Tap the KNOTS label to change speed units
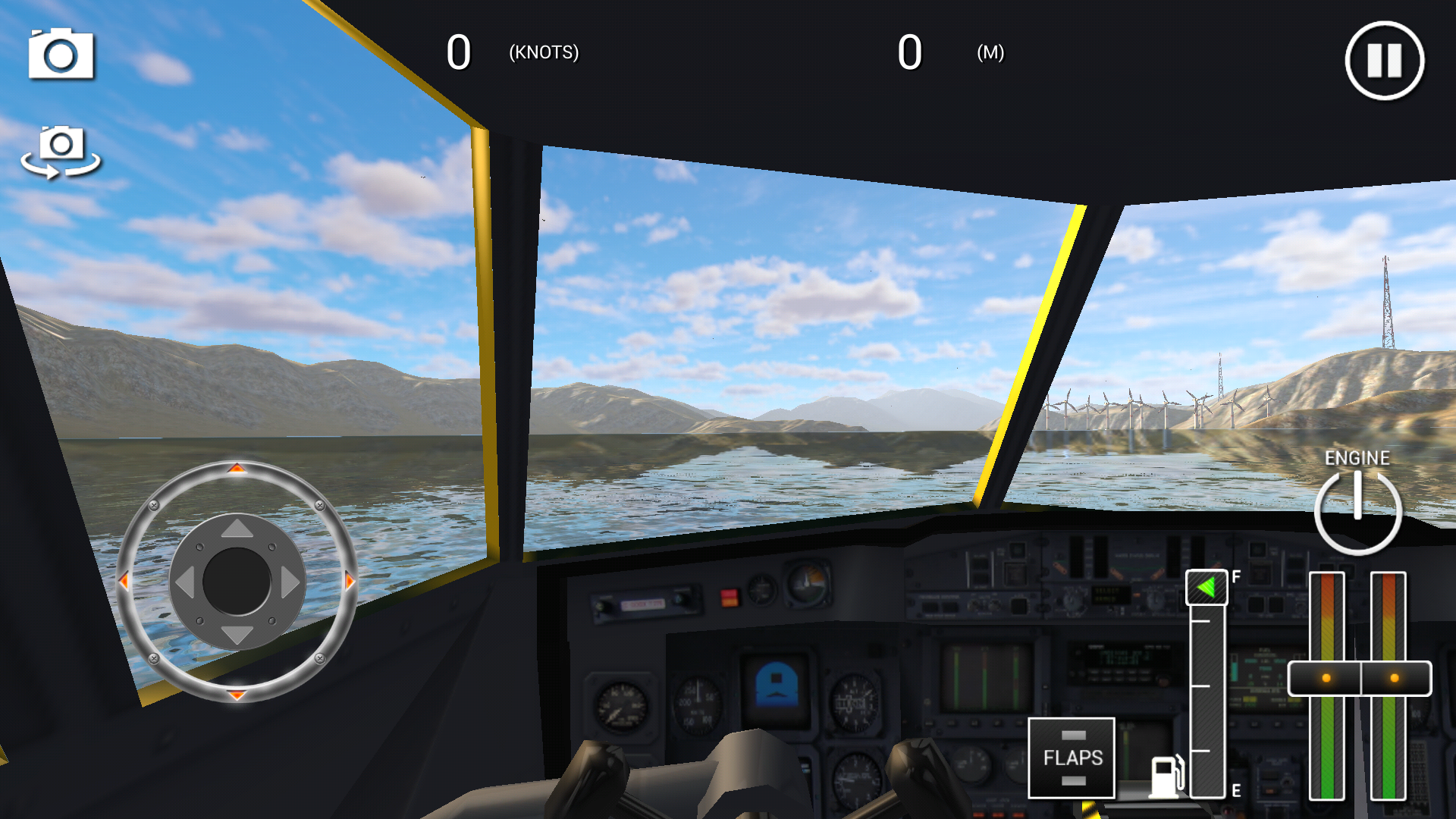This screenshot has width=1456, height=819. (543, 53)
